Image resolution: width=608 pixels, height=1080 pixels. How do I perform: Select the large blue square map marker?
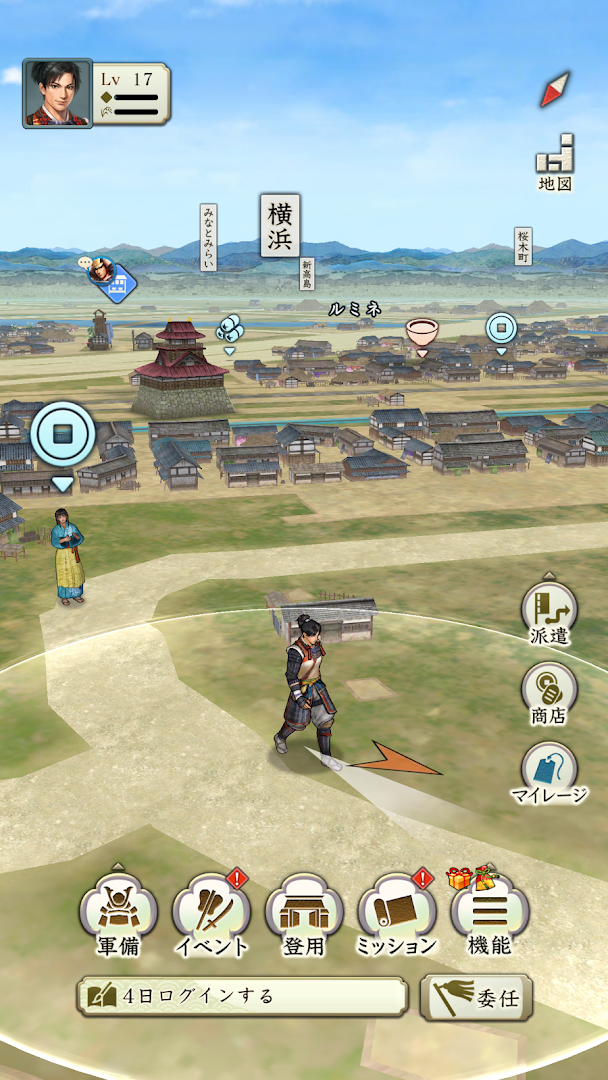coord(63,435)
